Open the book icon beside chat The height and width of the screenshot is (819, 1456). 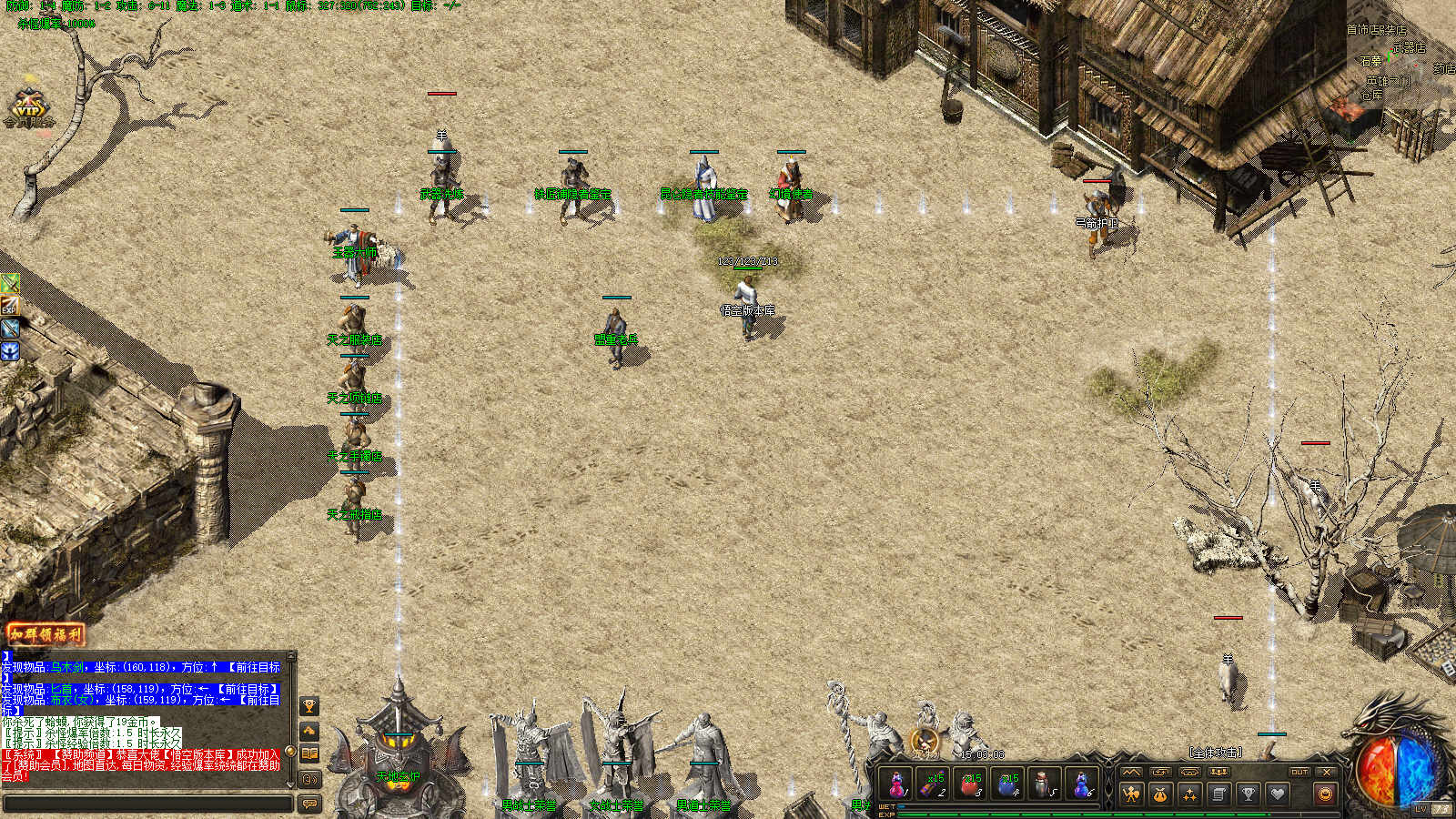tap(309, 753)
